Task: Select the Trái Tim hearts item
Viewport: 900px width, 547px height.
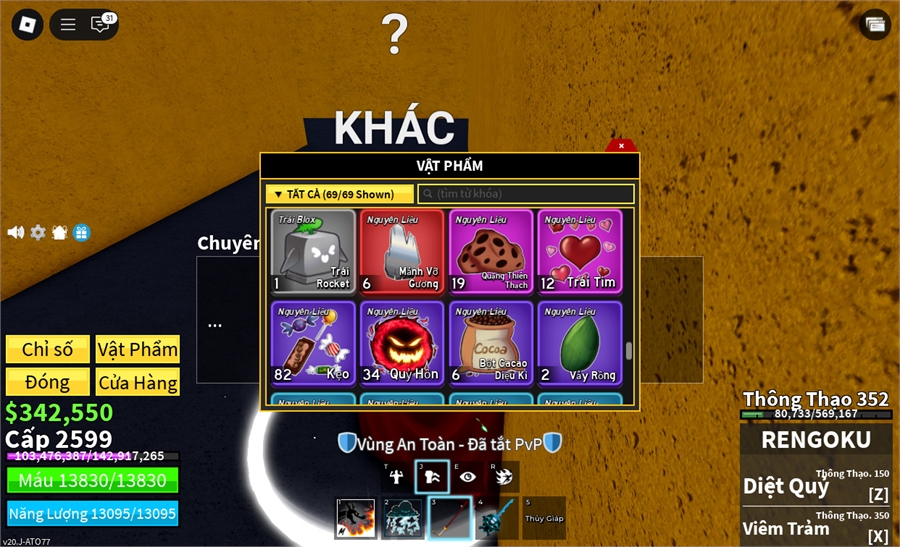Action: pos(580,251)
